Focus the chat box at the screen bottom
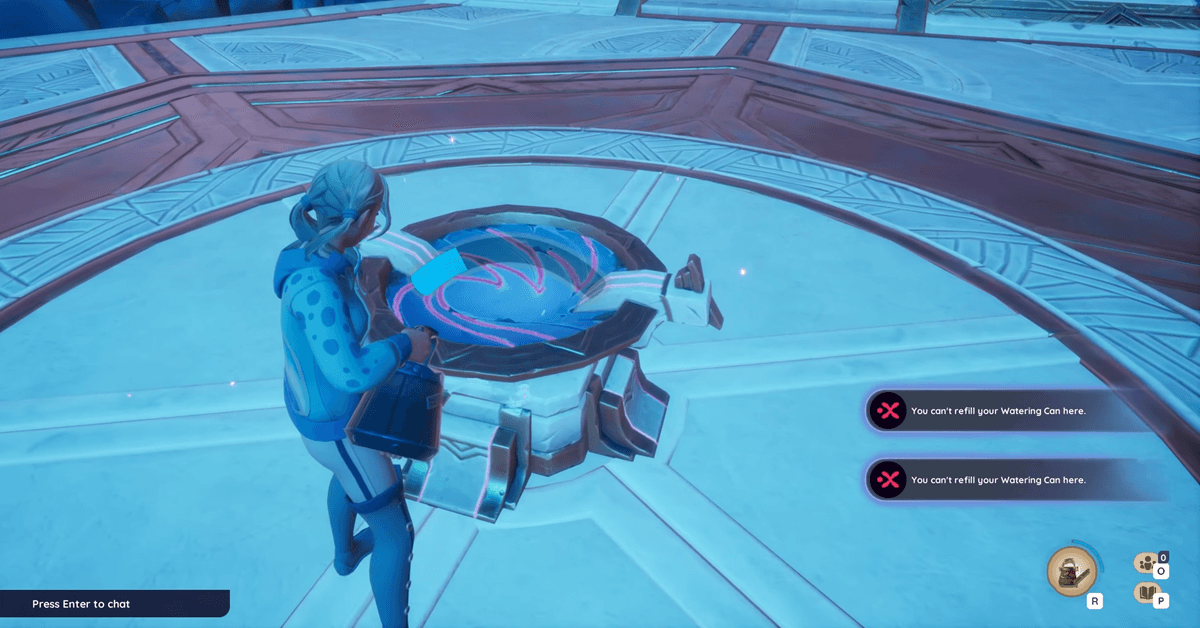Image resolution: width=1200 pixels, height=628 pixels. point(113,604)
